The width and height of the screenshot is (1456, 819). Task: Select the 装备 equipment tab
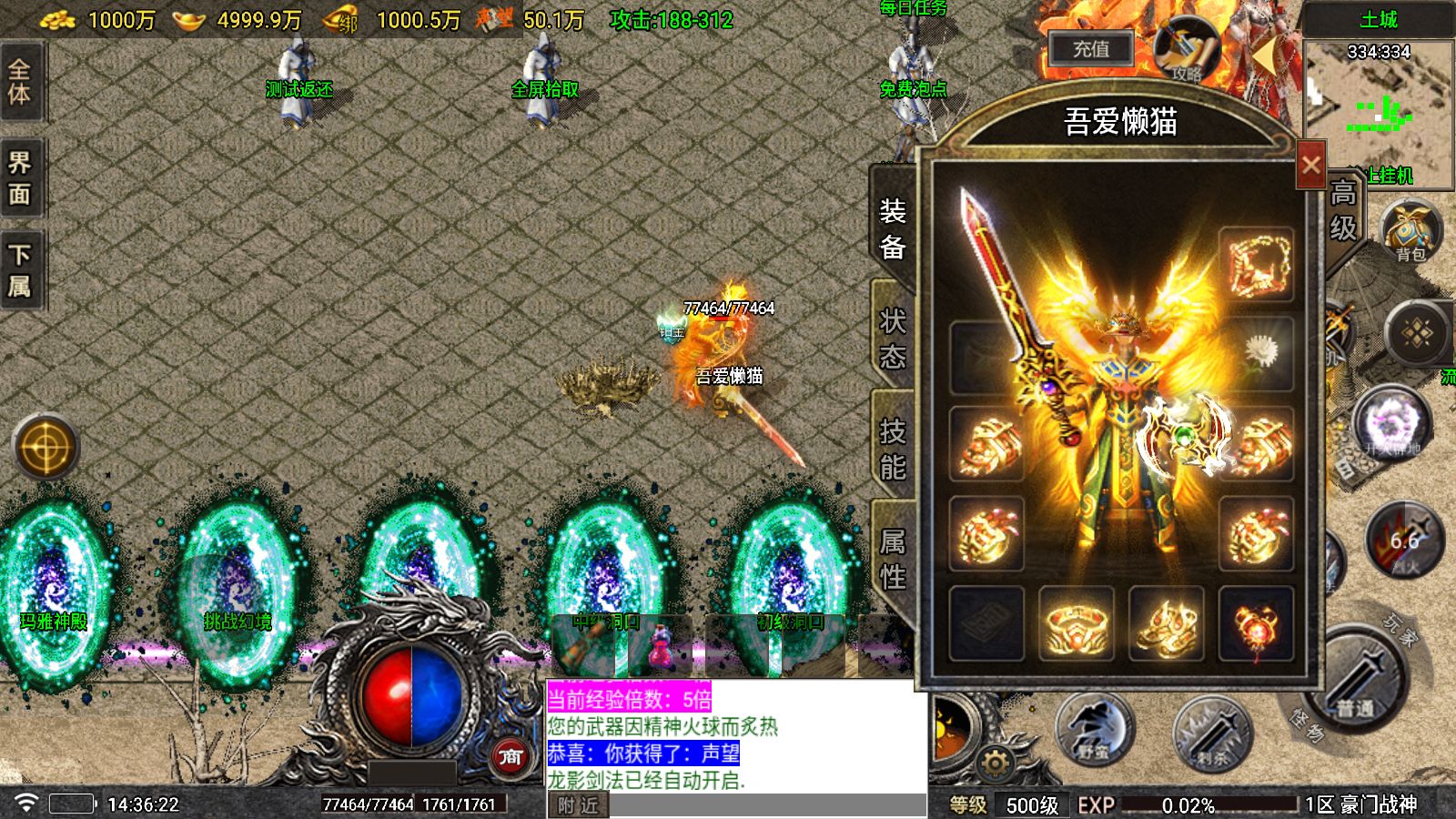tap(893, 227)
